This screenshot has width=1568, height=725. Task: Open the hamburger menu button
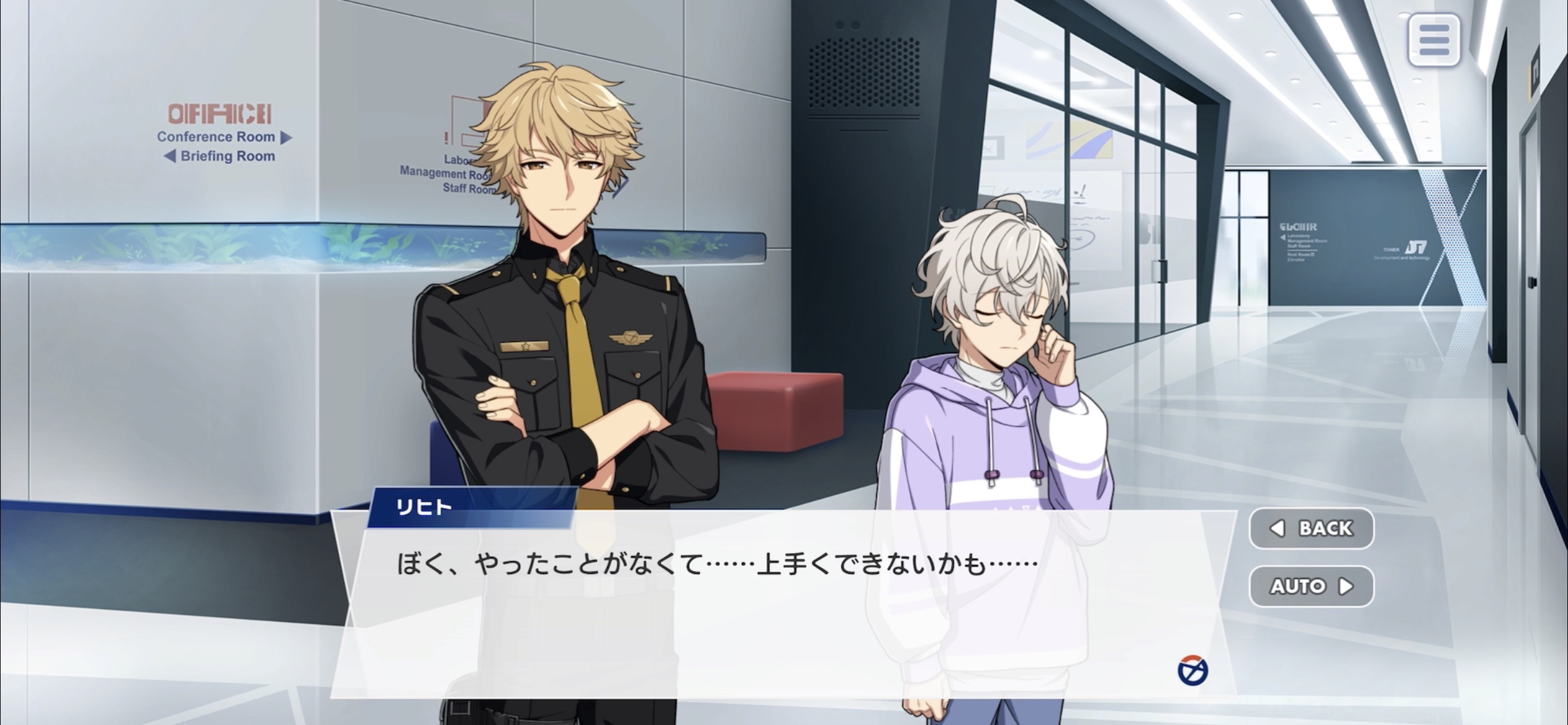click(x=1434, y=40)
